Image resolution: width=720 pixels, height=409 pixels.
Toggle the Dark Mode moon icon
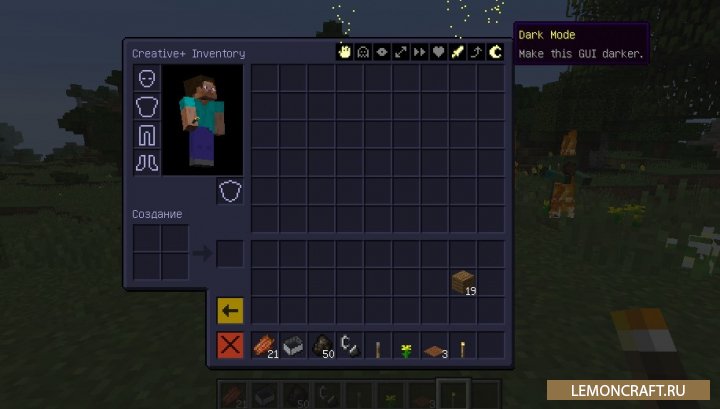tap(494, 53)
